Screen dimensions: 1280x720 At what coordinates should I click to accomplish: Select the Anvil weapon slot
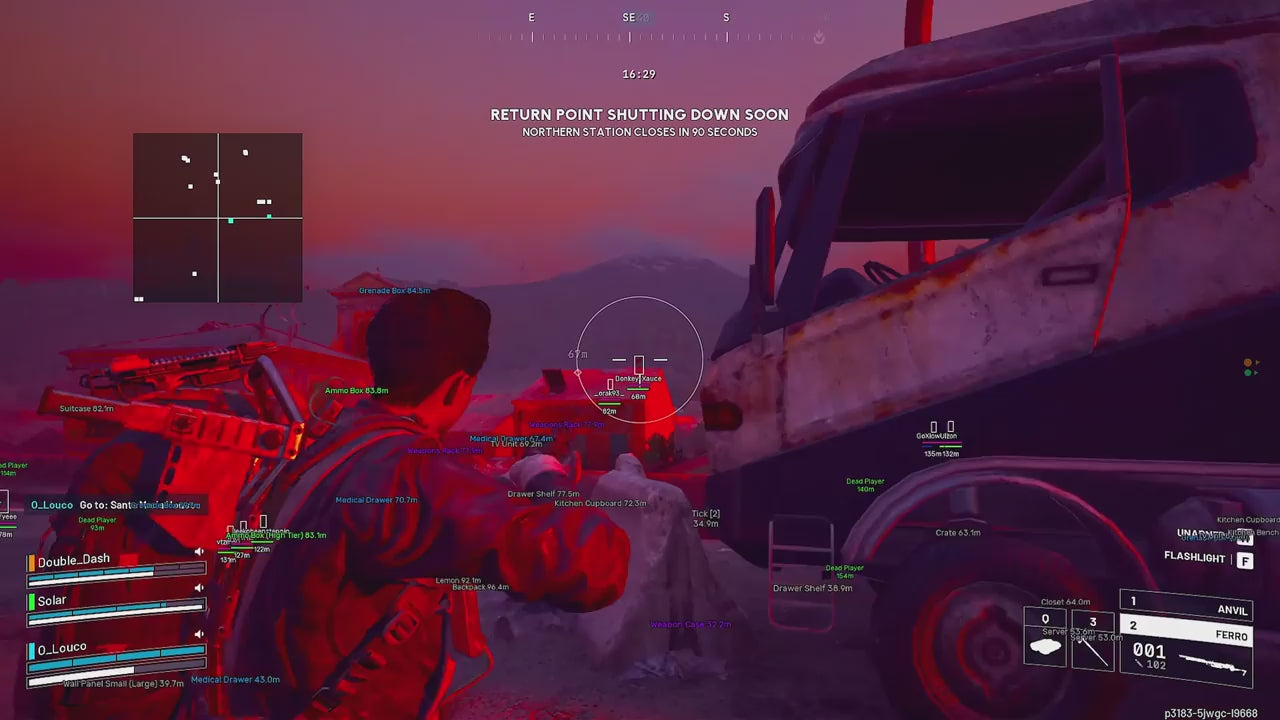pos(1187,603)
